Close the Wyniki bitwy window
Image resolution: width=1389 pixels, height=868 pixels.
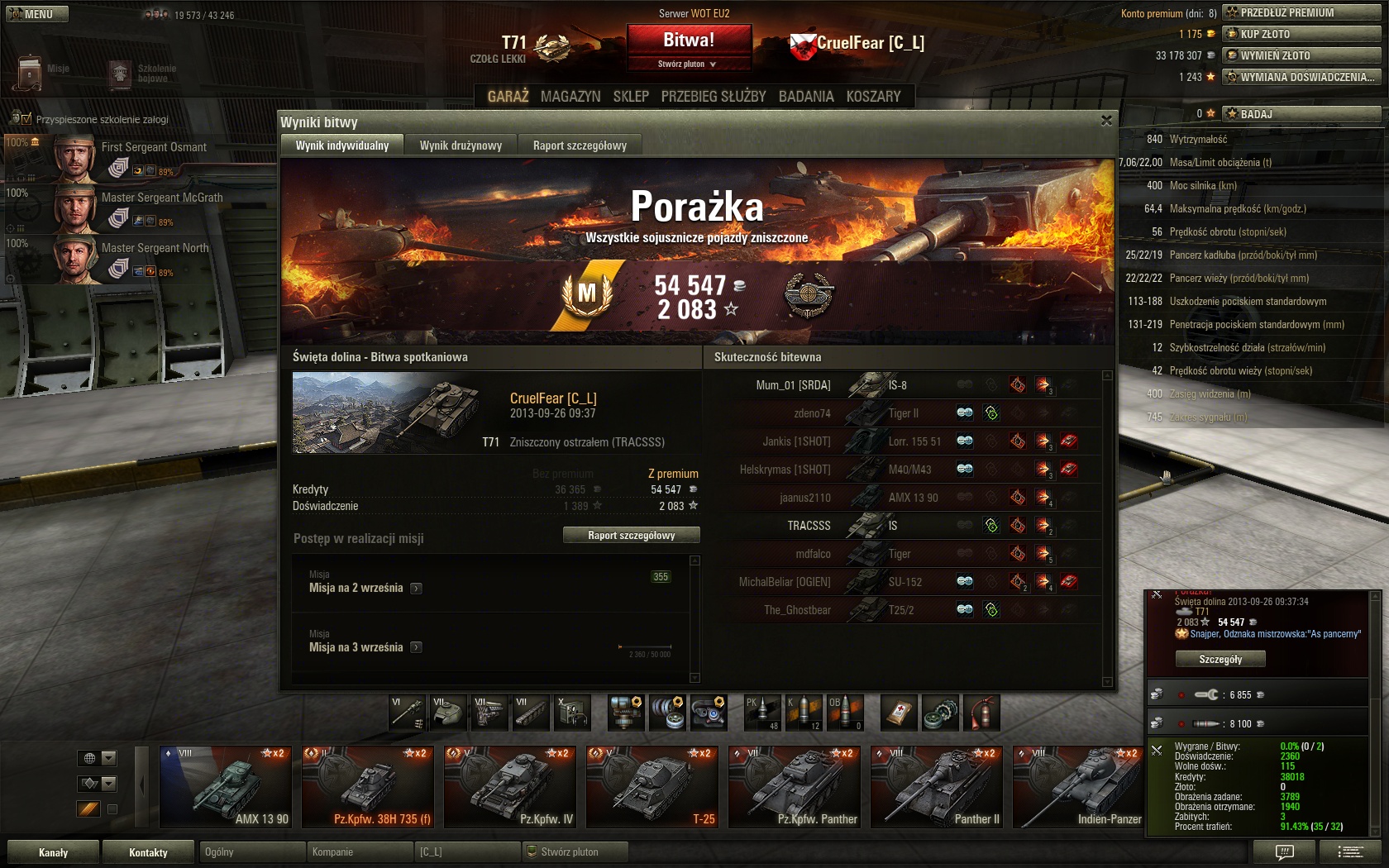(1106, 121)
